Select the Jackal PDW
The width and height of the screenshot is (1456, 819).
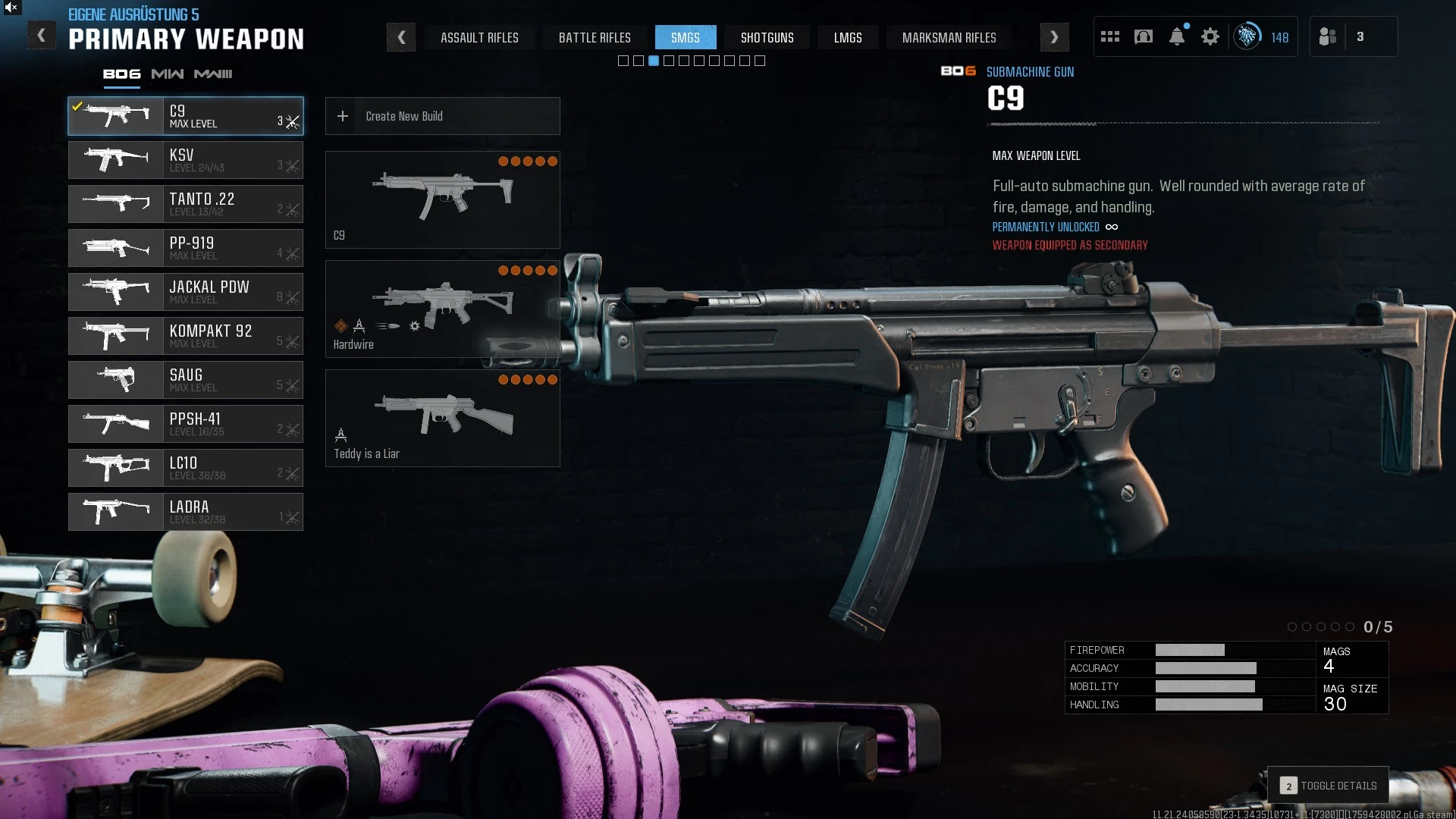pos(186,292)
